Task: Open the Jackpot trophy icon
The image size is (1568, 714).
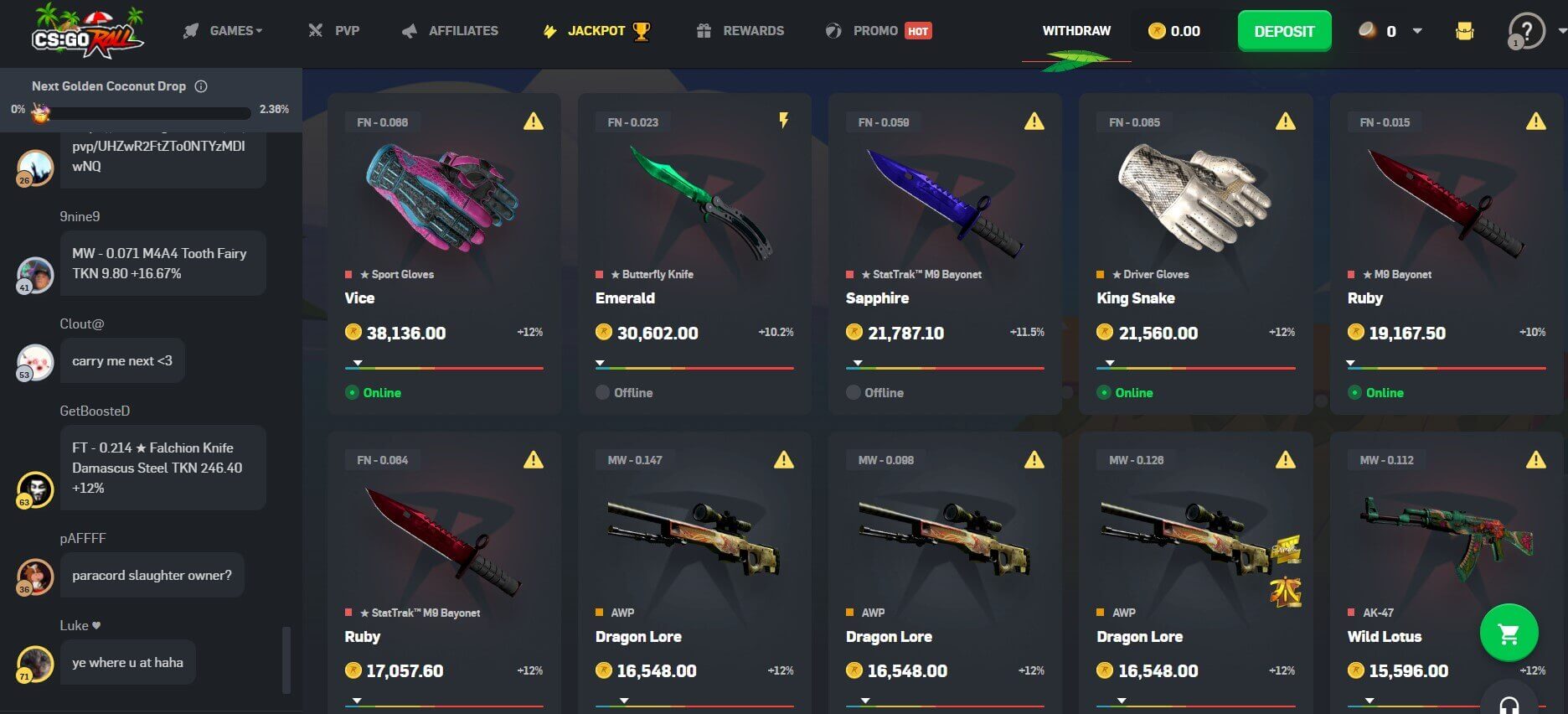Action: coord(642,30)
